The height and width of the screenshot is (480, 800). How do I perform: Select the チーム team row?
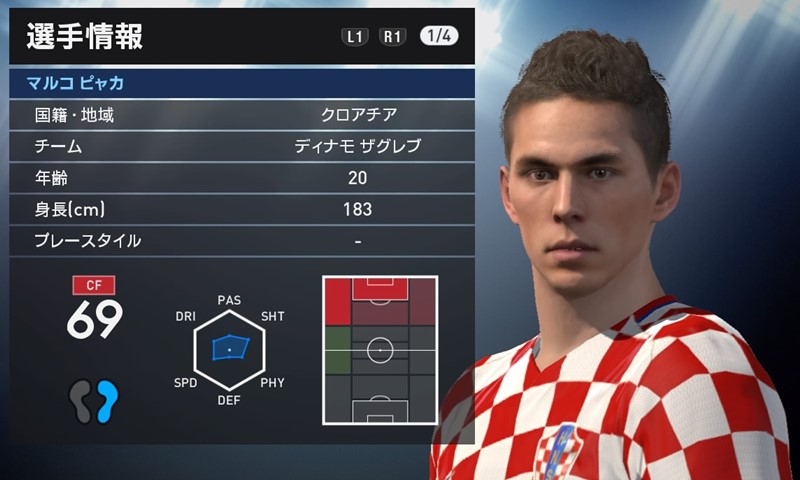242,146
